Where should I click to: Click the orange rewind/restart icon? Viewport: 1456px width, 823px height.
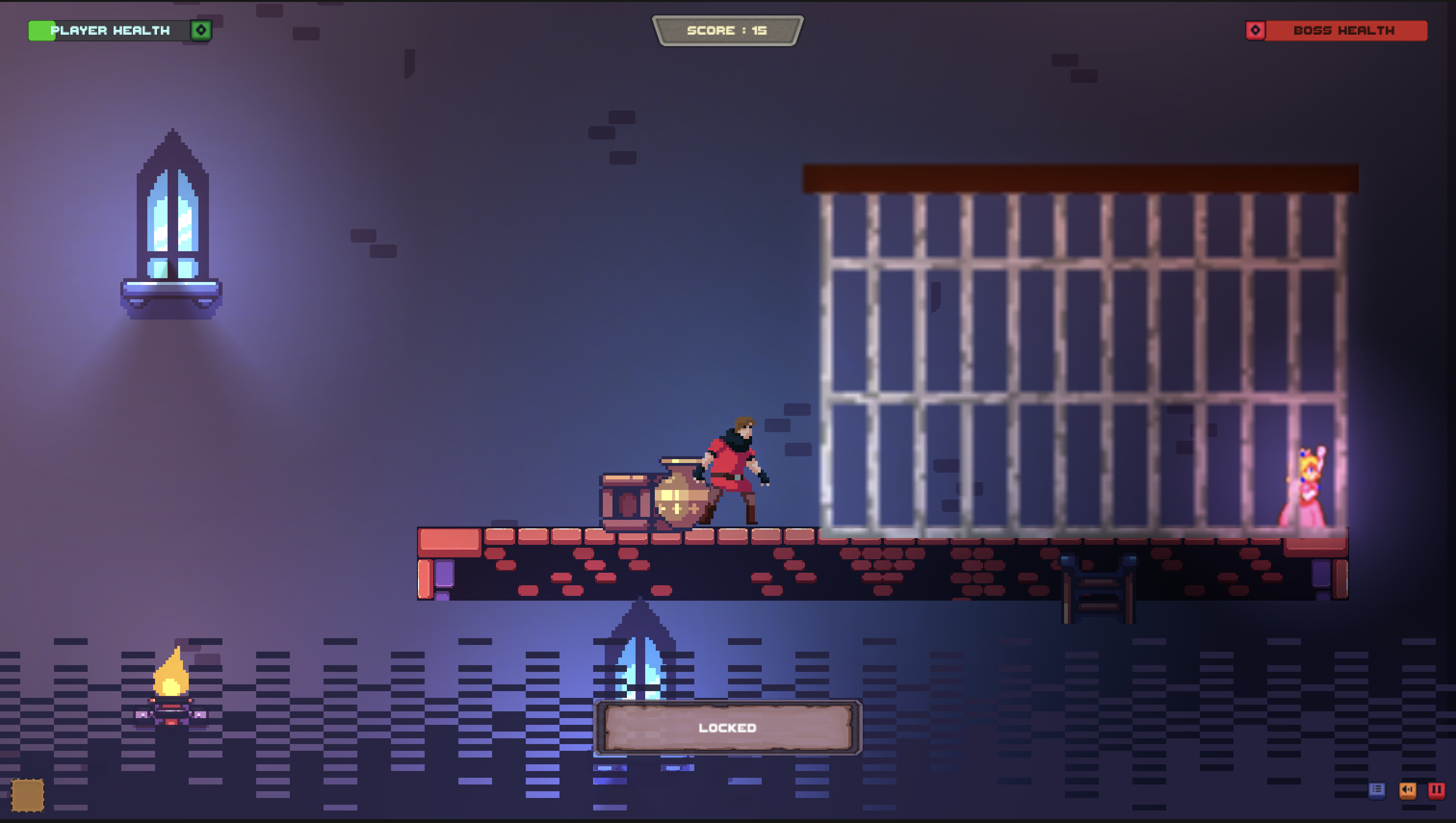(x=1408, y=790)
